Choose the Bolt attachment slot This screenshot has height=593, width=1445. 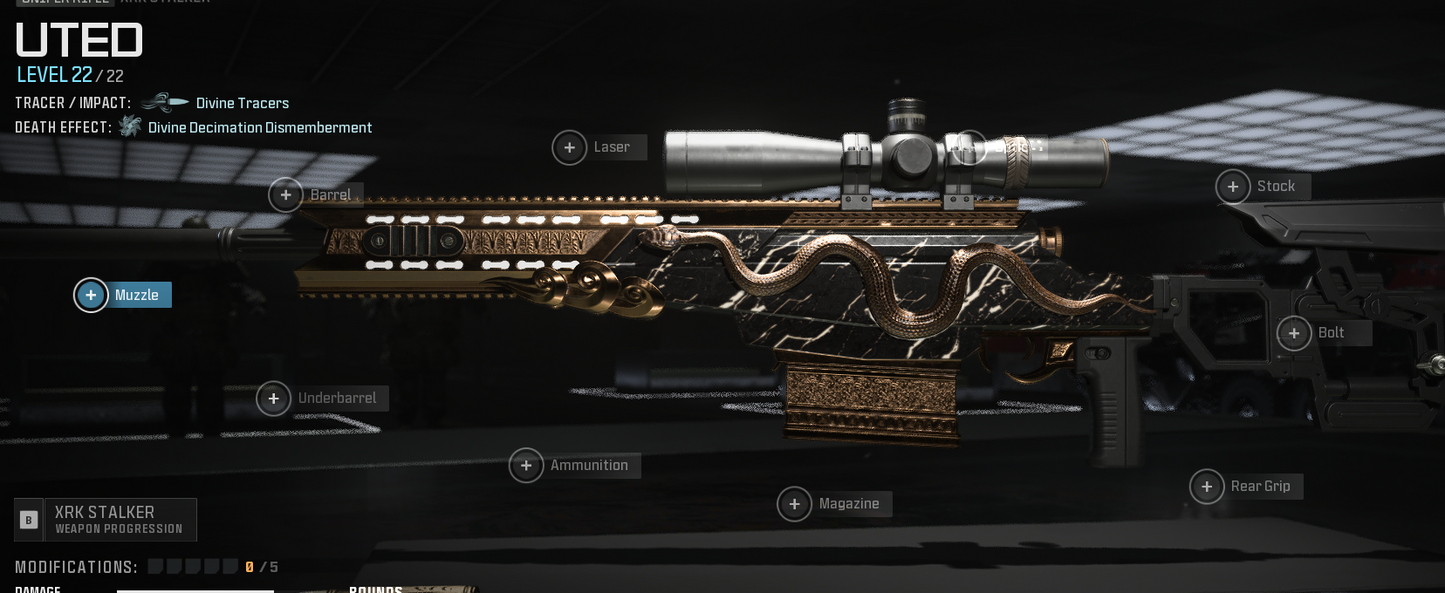coord(1295,333)
